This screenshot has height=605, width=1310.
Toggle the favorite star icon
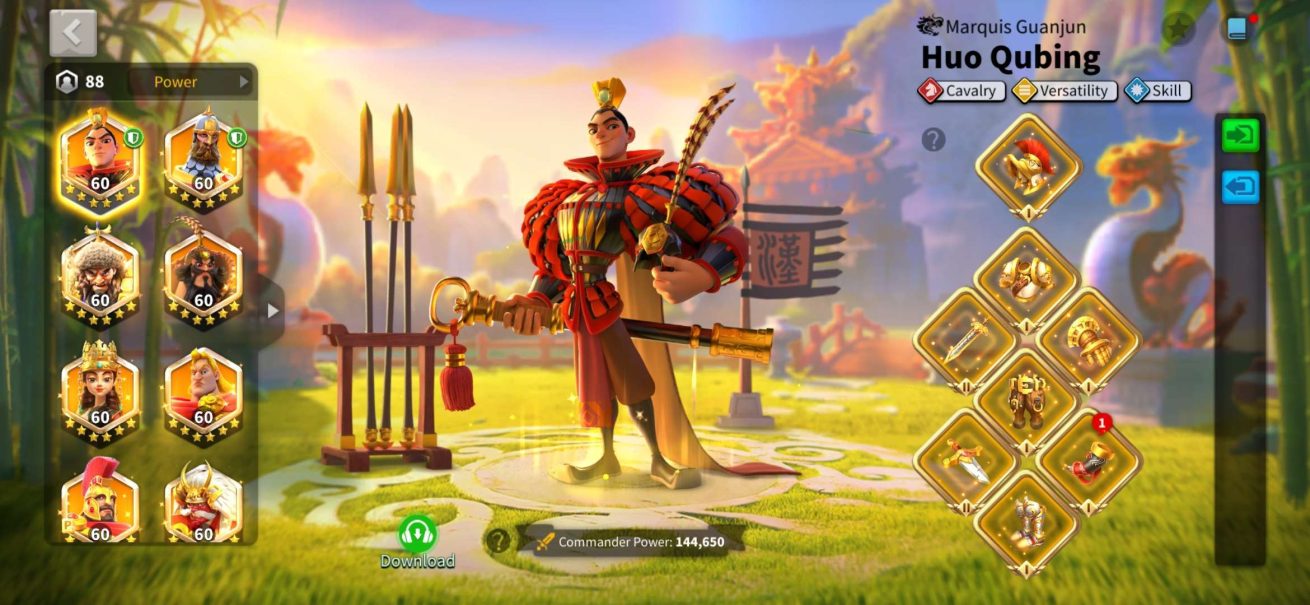[x=1179, y=29]
